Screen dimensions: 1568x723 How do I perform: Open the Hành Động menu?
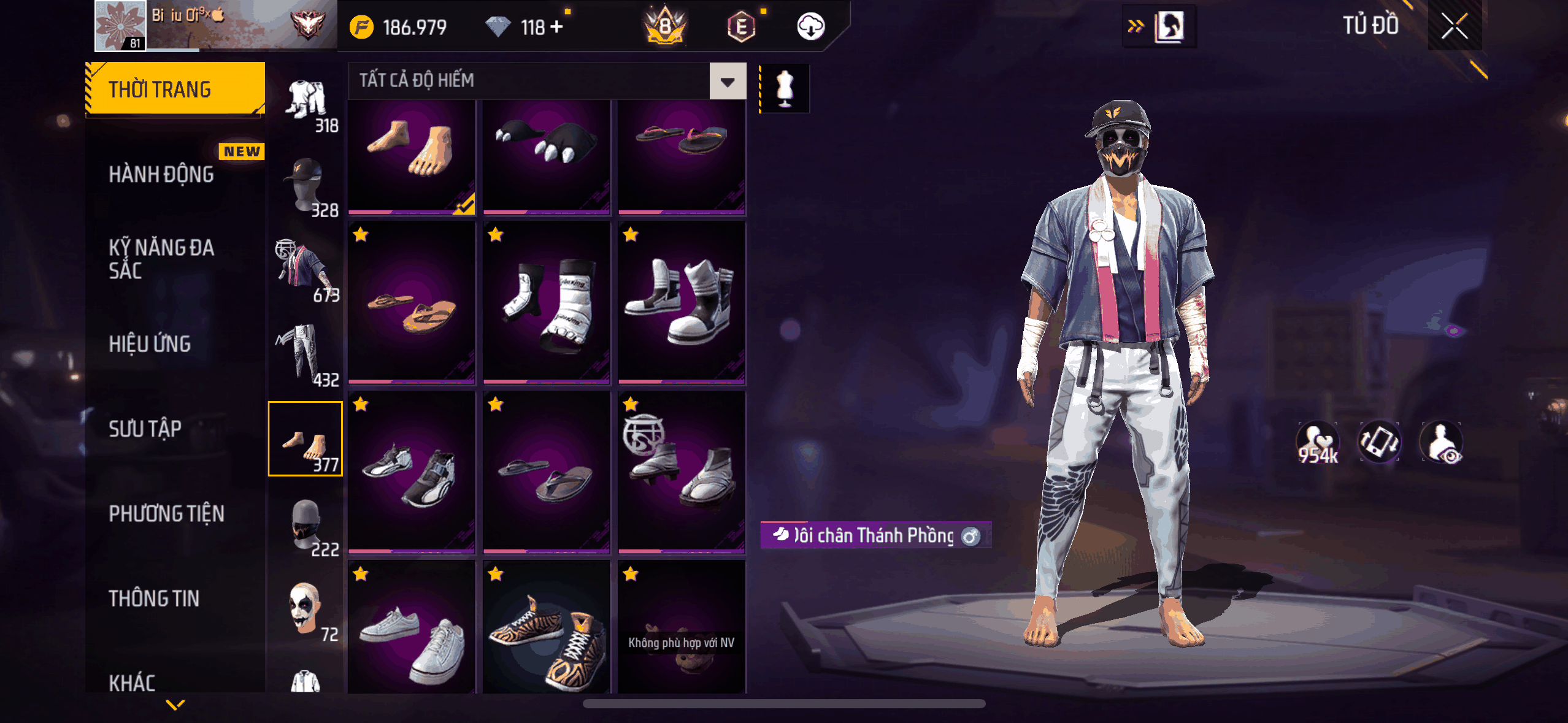pos(162,175)
